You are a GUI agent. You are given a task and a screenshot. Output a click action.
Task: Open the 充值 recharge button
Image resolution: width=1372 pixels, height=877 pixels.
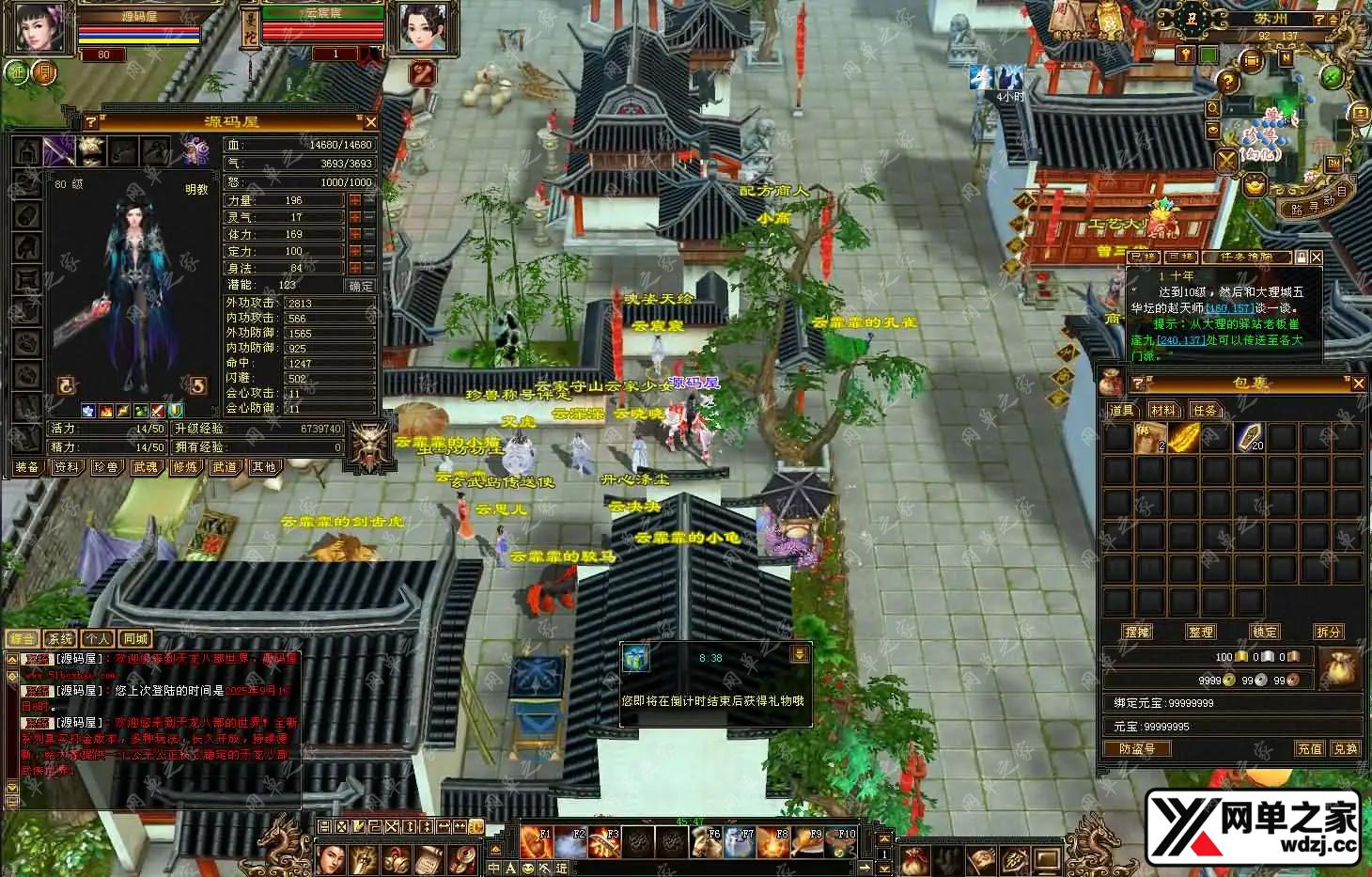[x=1310, y=749]
